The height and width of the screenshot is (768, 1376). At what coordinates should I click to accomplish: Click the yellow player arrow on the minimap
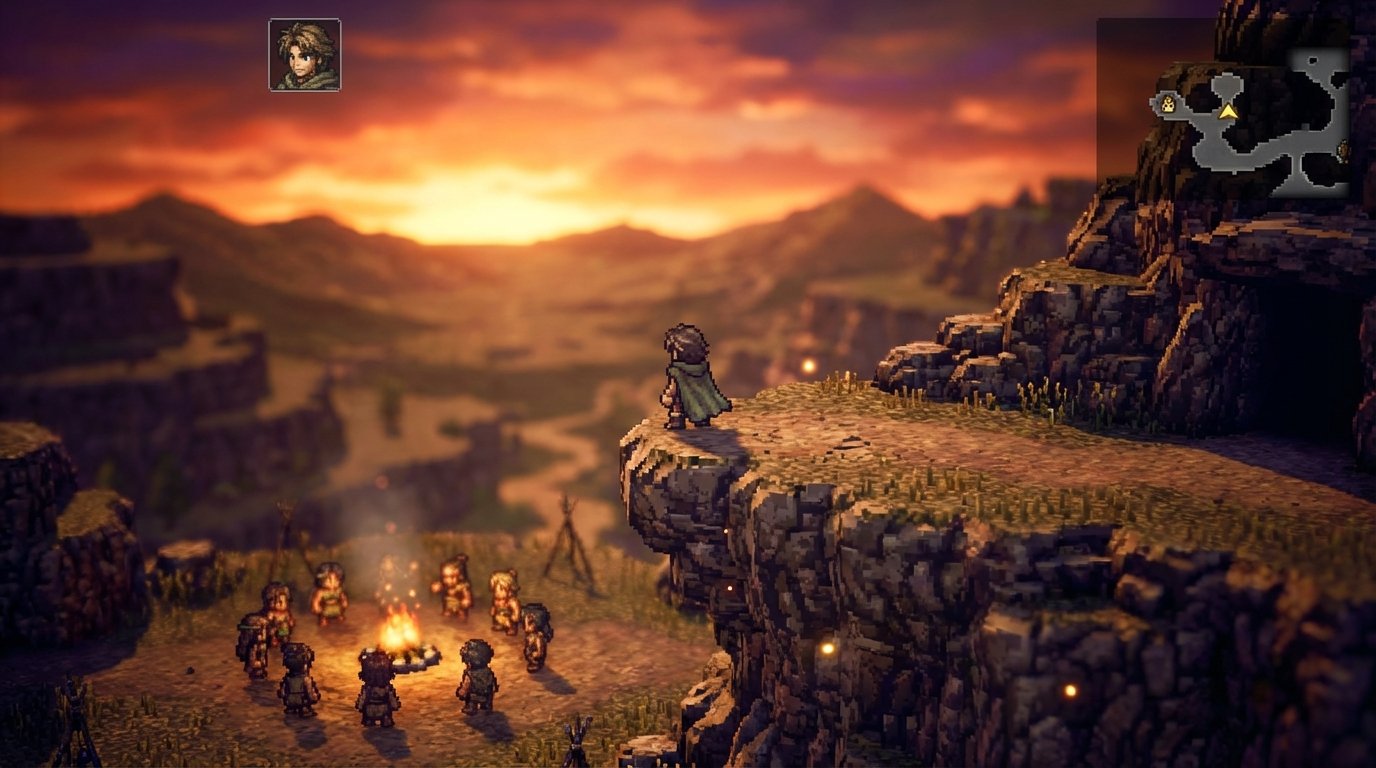[x=1228, y=112]
